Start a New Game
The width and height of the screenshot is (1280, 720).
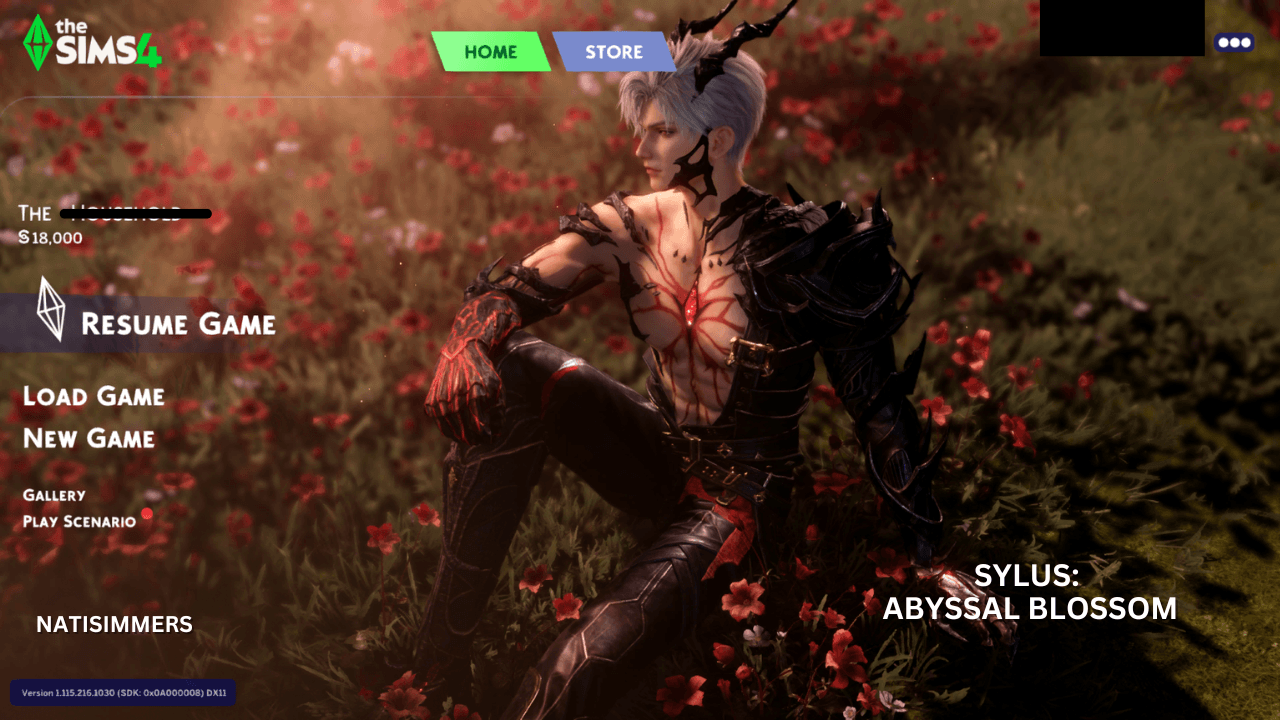(x=89, y=439)
